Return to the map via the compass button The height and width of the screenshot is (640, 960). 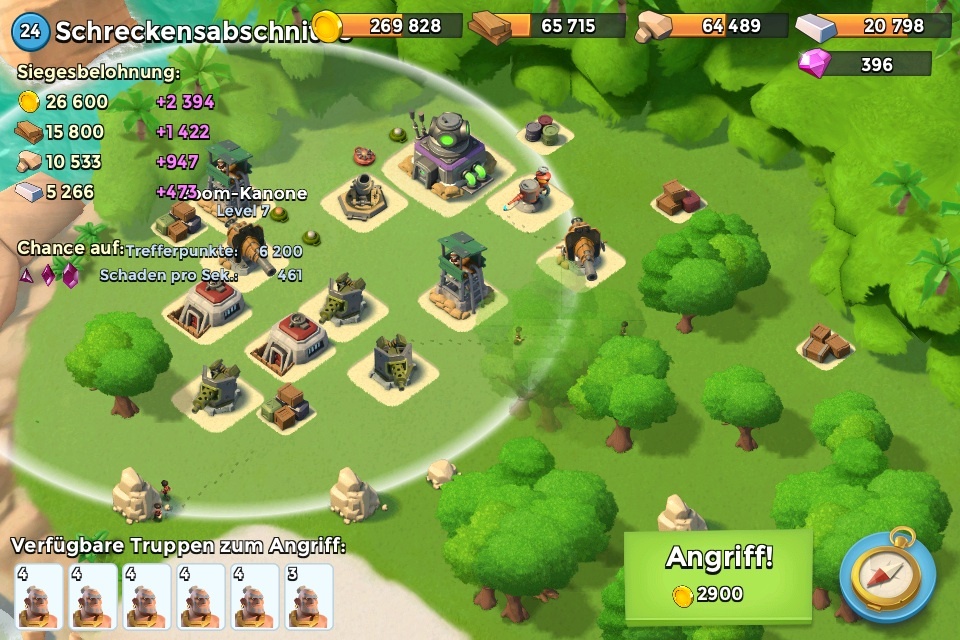pos(888,575)
